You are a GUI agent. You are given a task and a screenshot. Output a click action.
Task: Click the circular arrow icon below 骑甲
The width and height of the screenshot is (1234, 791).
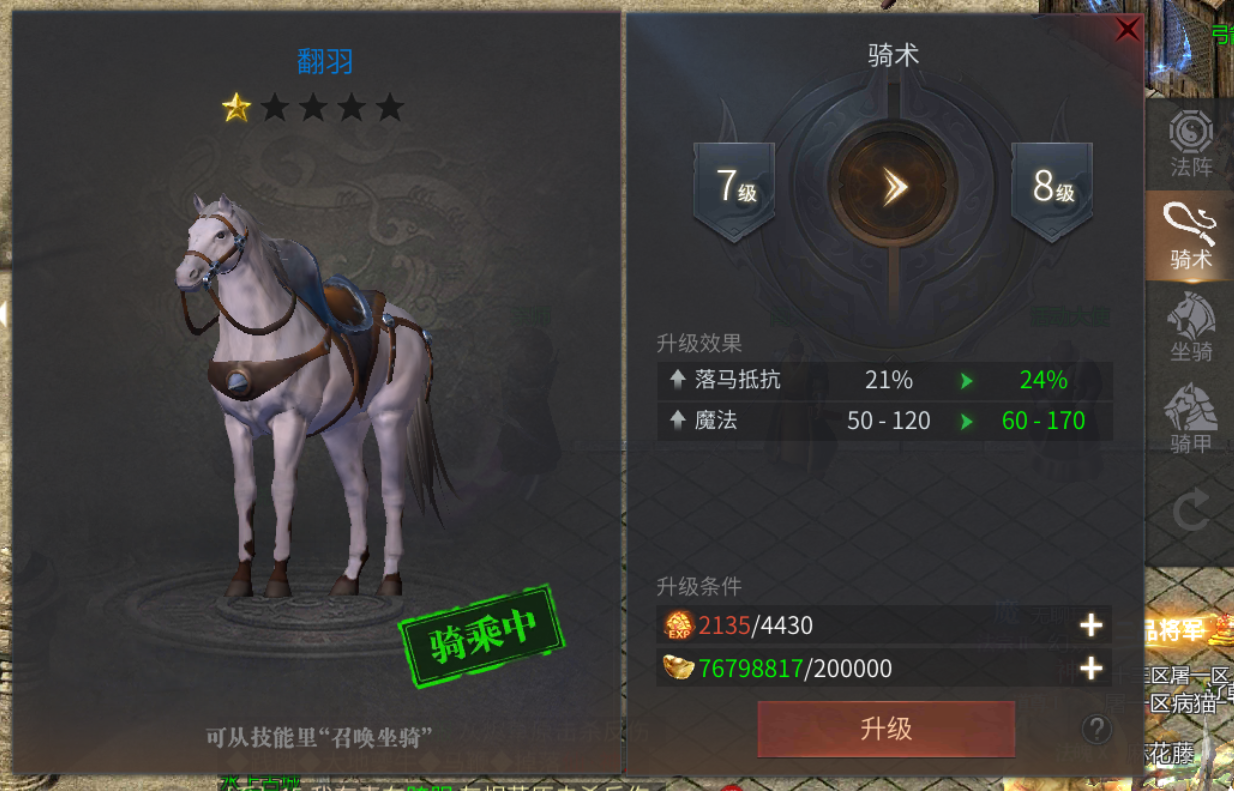1190,514
